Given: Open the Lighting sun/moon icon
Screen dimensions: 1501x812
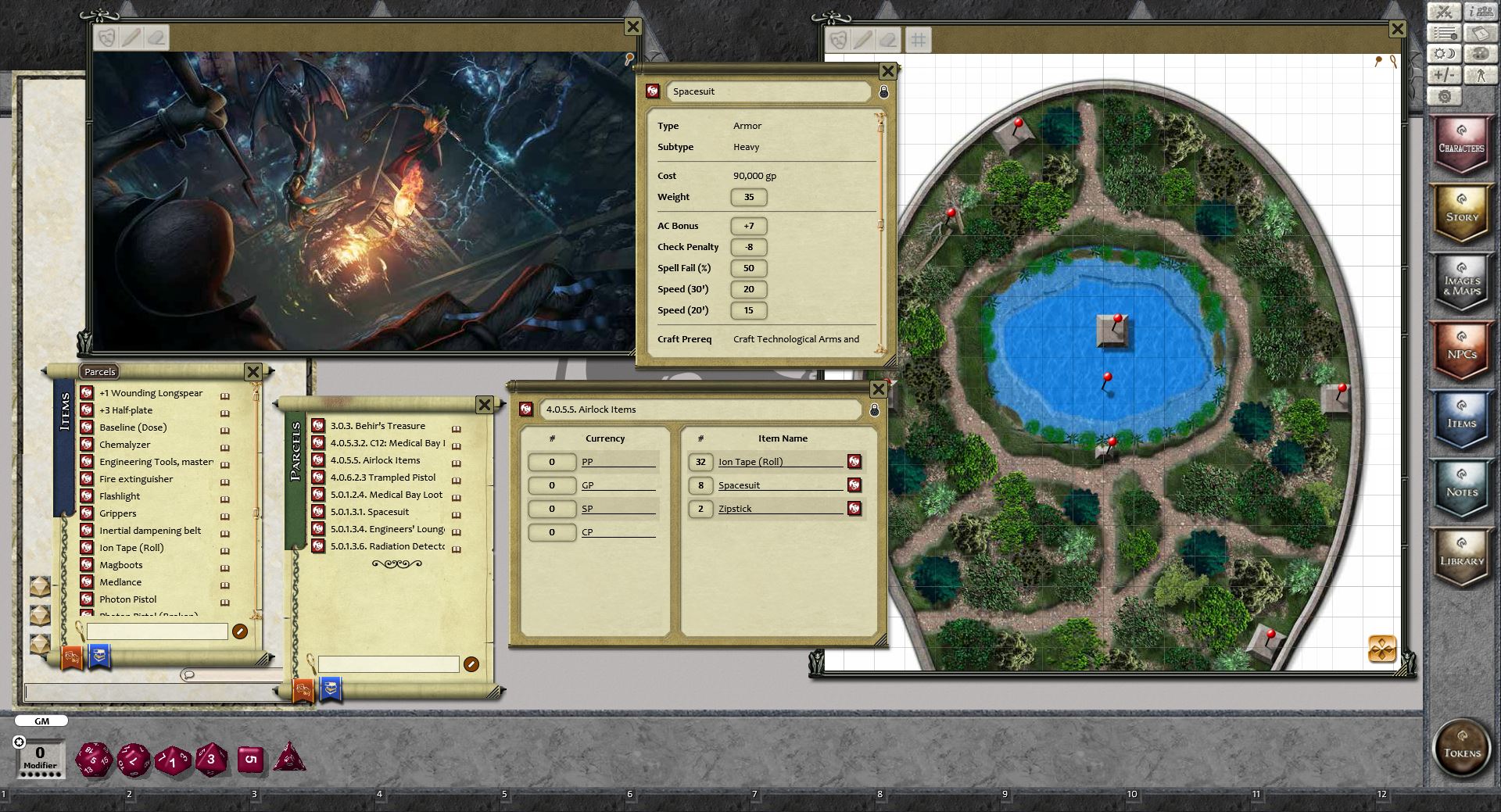Looking at the screenshot, I should [1445, 54].
